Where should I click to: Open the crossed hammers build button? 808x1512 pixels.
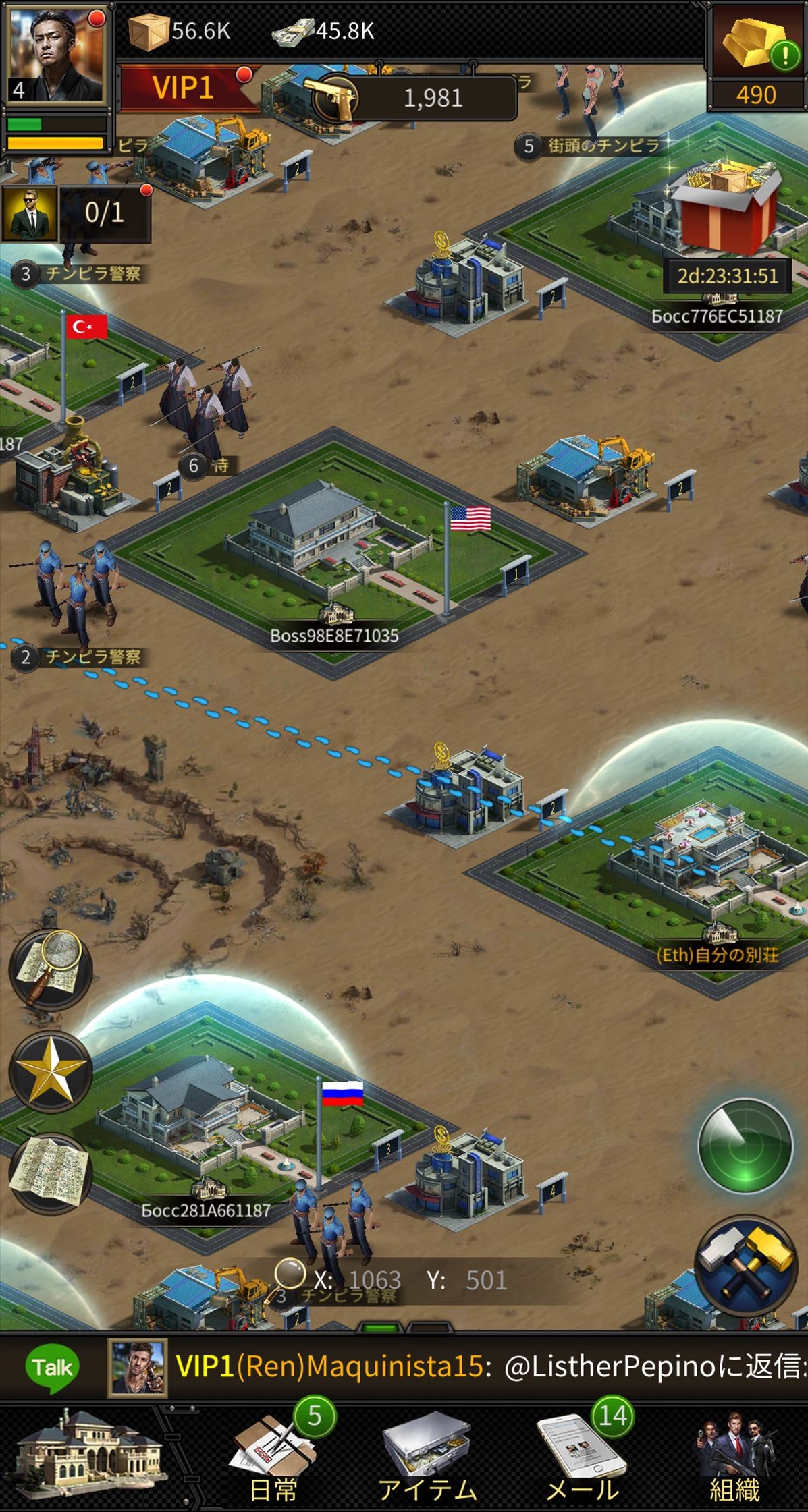(745, 1264)
